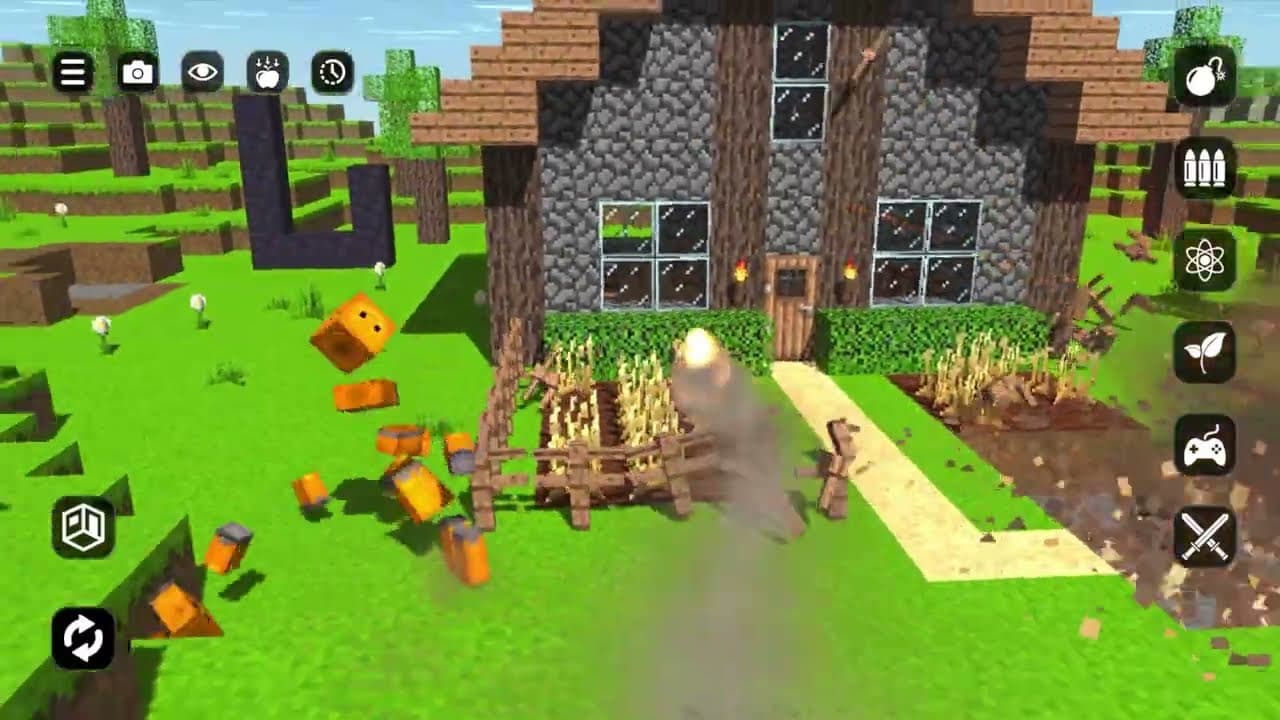Select the bomb explosive tool
1280x720 pixels.
pyautogui.click(x=1204, y=78)
